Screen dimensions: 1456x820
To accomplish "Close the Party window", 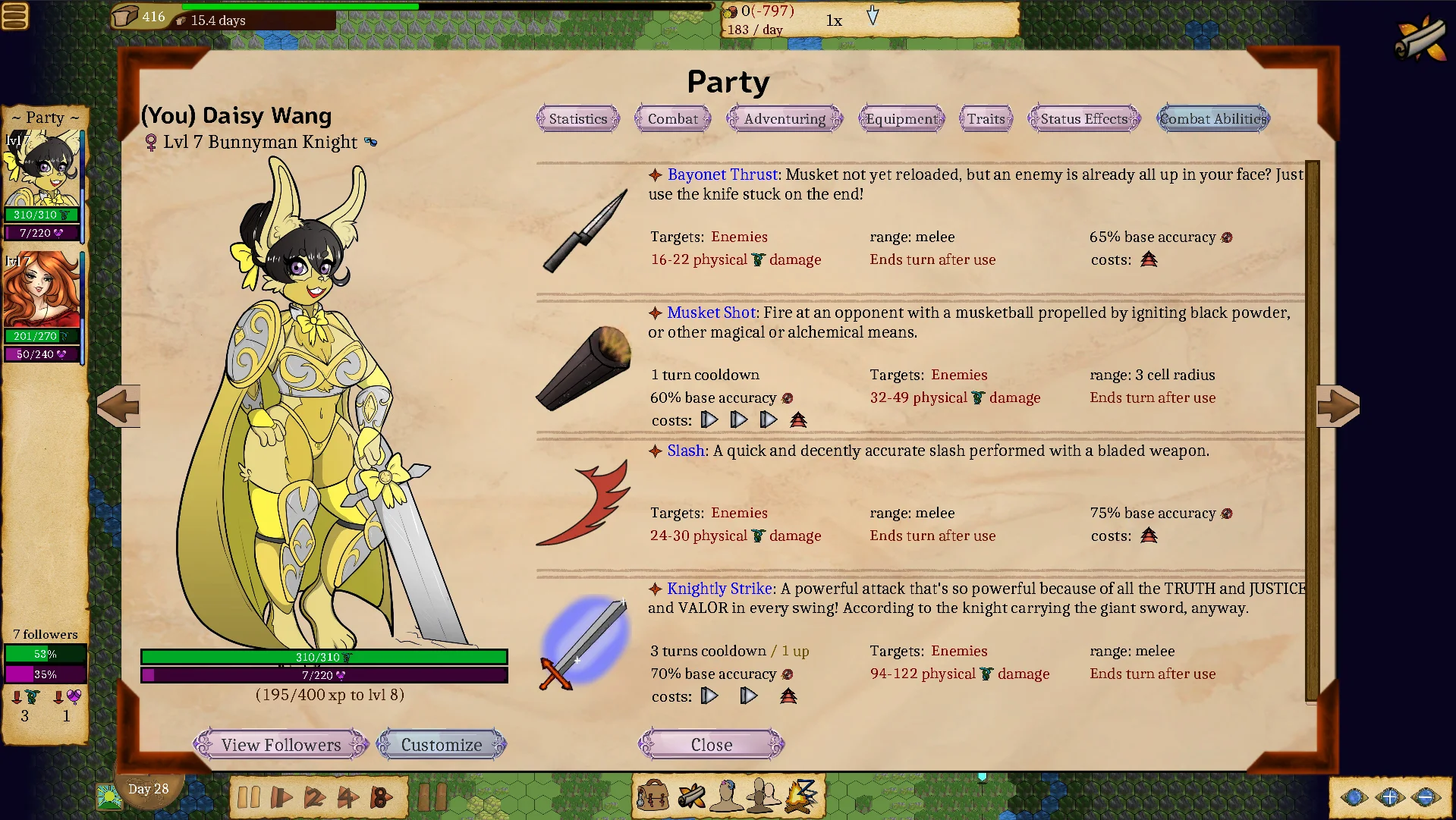I will (x=711, y=745).
